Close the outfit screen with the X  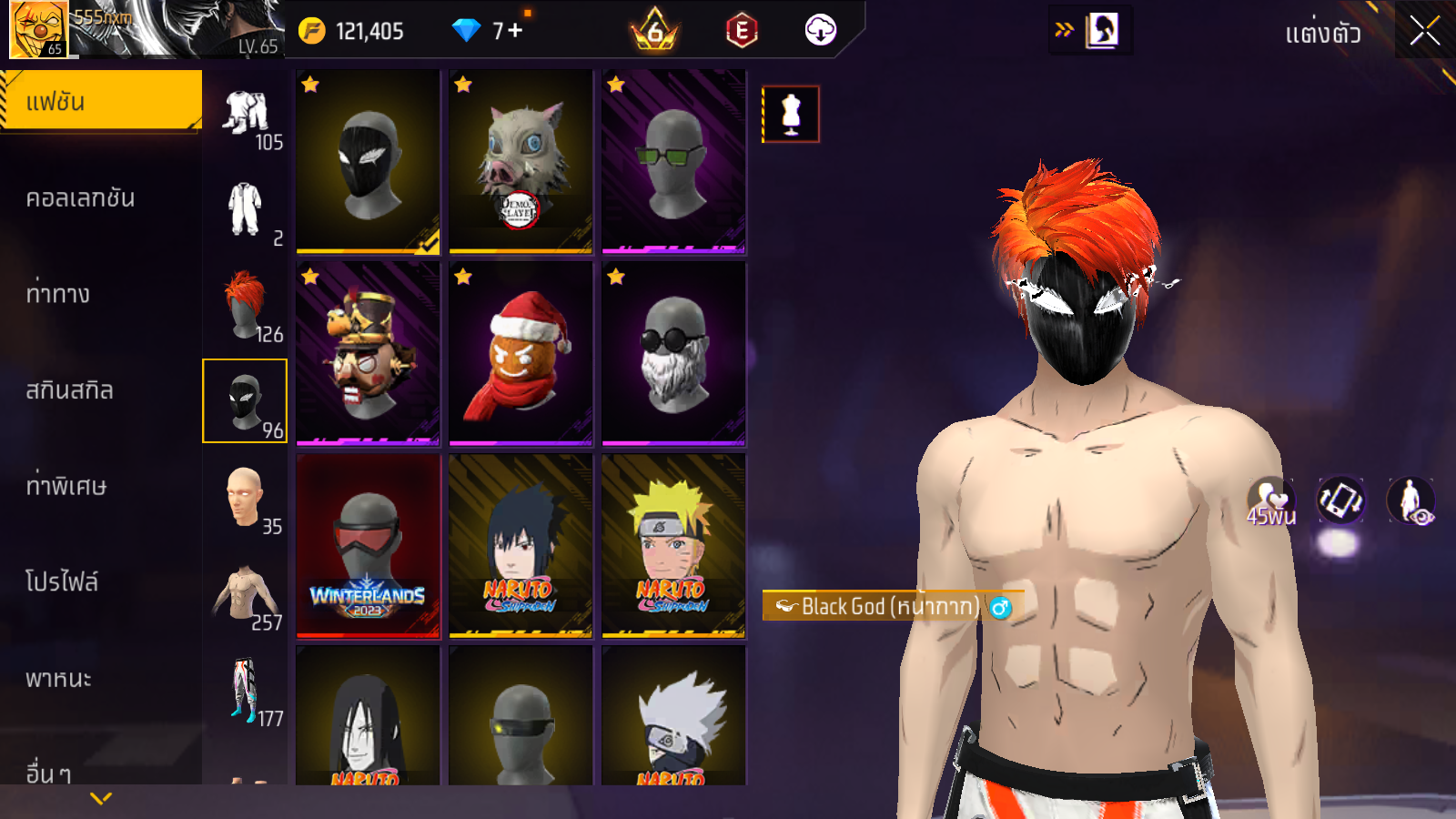(x=1424, y=31)
